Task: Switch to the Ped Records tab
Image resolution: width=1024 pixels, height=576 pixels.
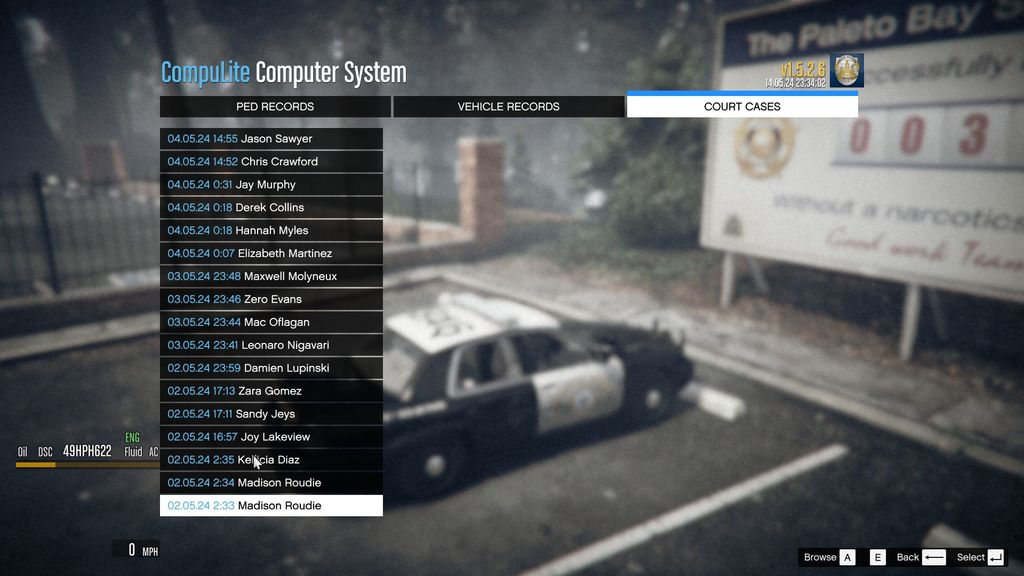Action: [x=275, y=107]
